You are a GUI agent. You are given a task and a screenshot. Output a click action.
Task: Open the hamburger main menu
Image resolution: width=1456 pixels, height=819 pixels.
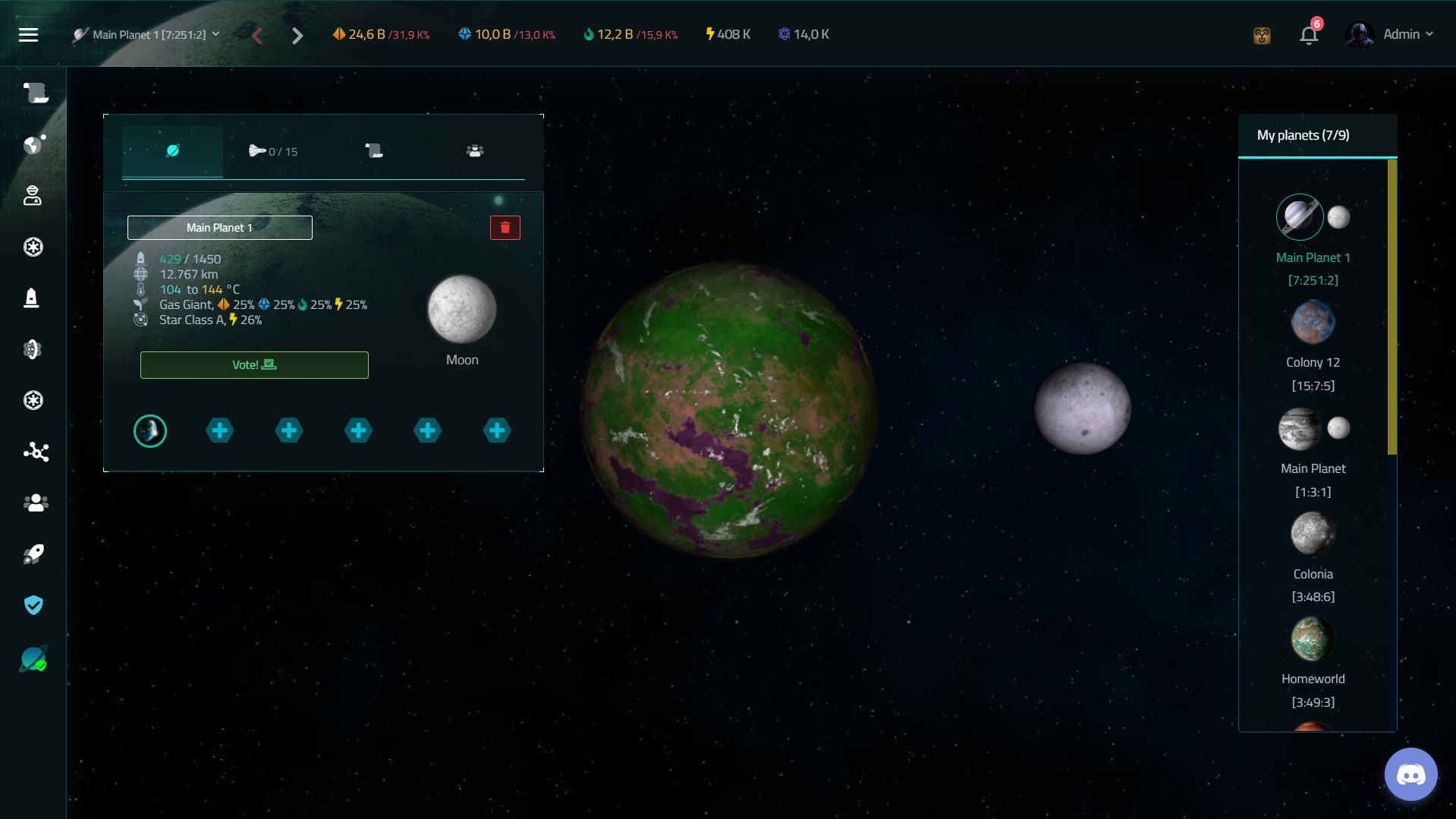[x=28, y=35]
